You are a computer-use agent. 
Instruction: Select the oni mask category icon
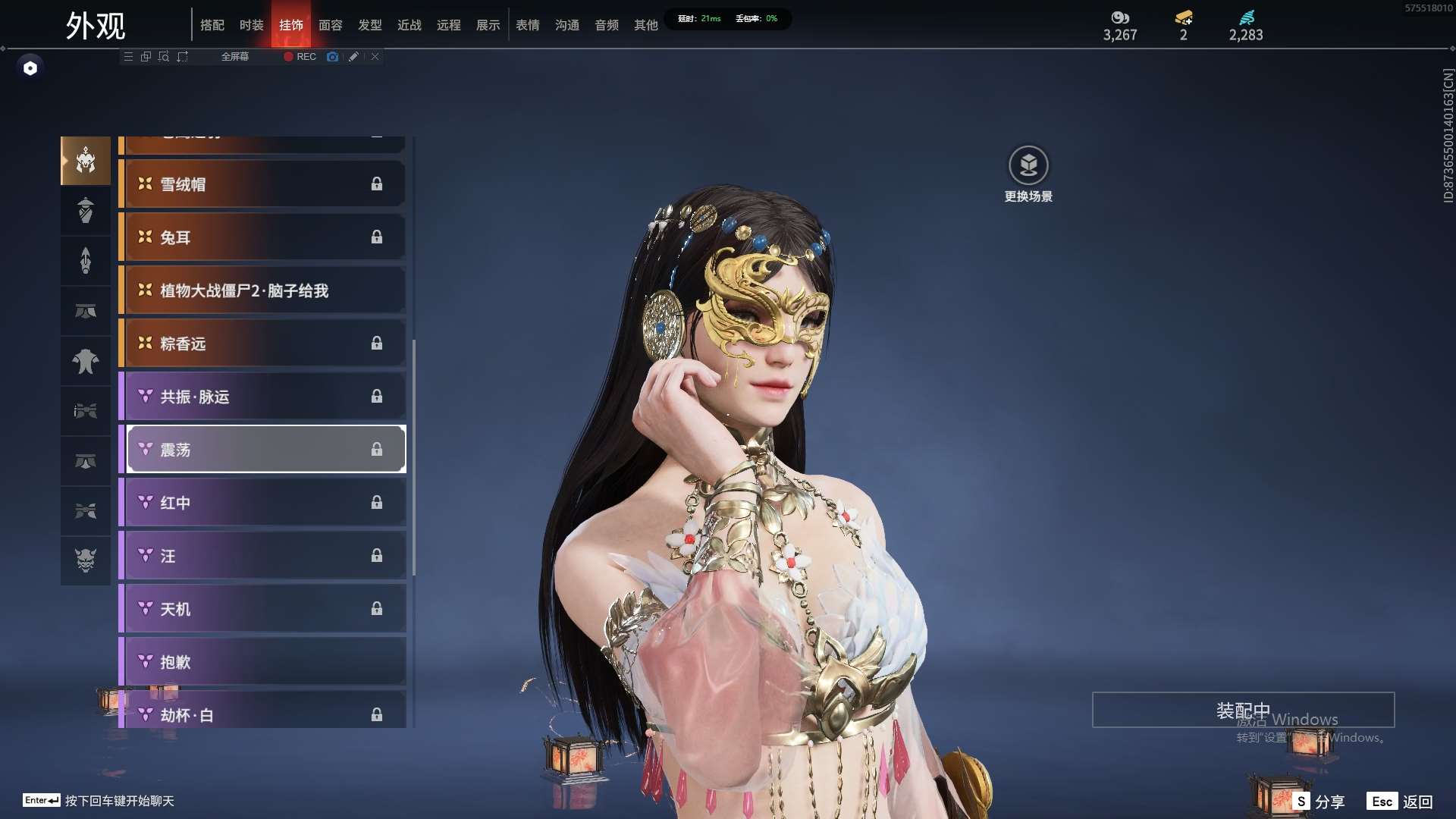click(x=86, y=560)
